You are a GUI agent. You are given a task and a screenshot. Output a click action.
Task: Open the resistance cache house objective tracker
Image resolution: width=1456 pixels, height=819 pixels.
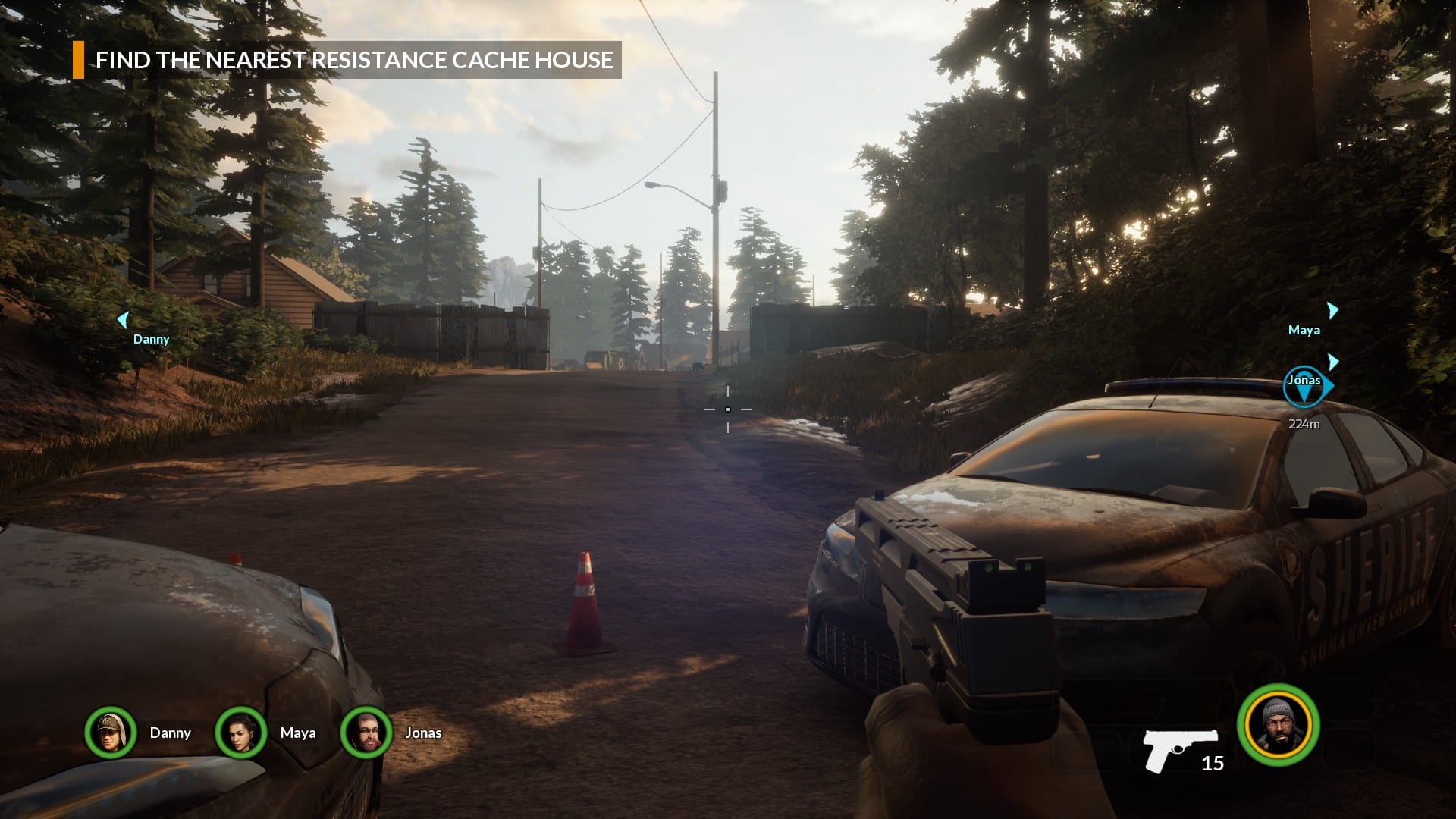347,60
